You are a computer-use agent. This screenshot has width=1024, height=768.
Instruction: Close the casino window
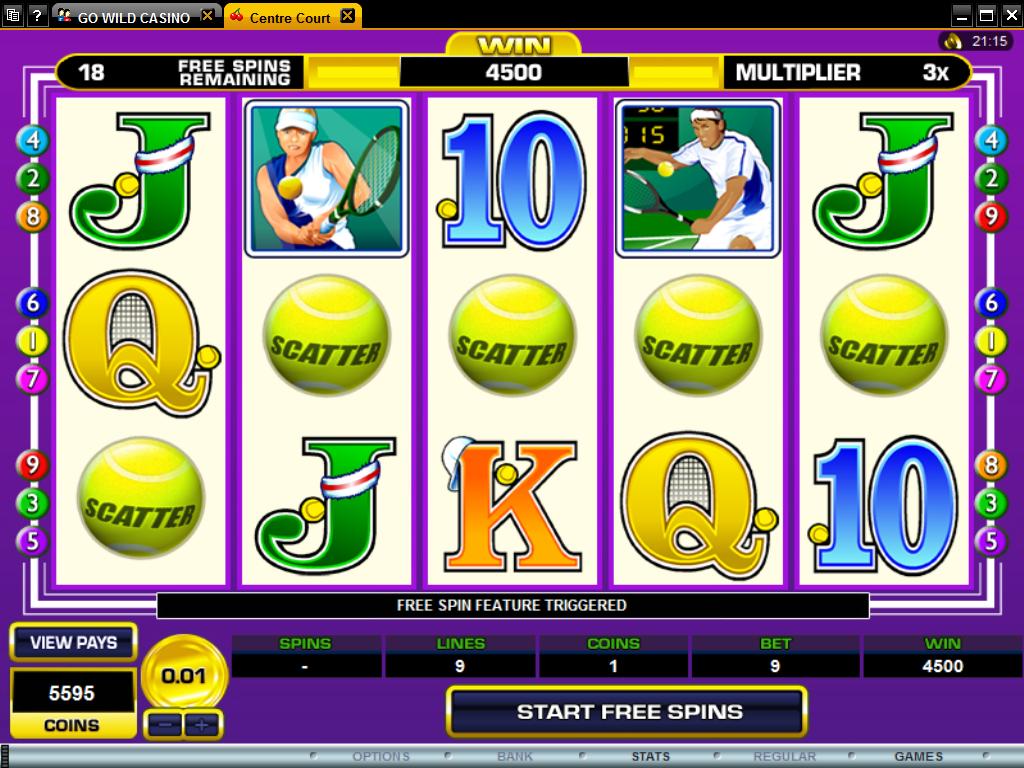(1009, 15)
